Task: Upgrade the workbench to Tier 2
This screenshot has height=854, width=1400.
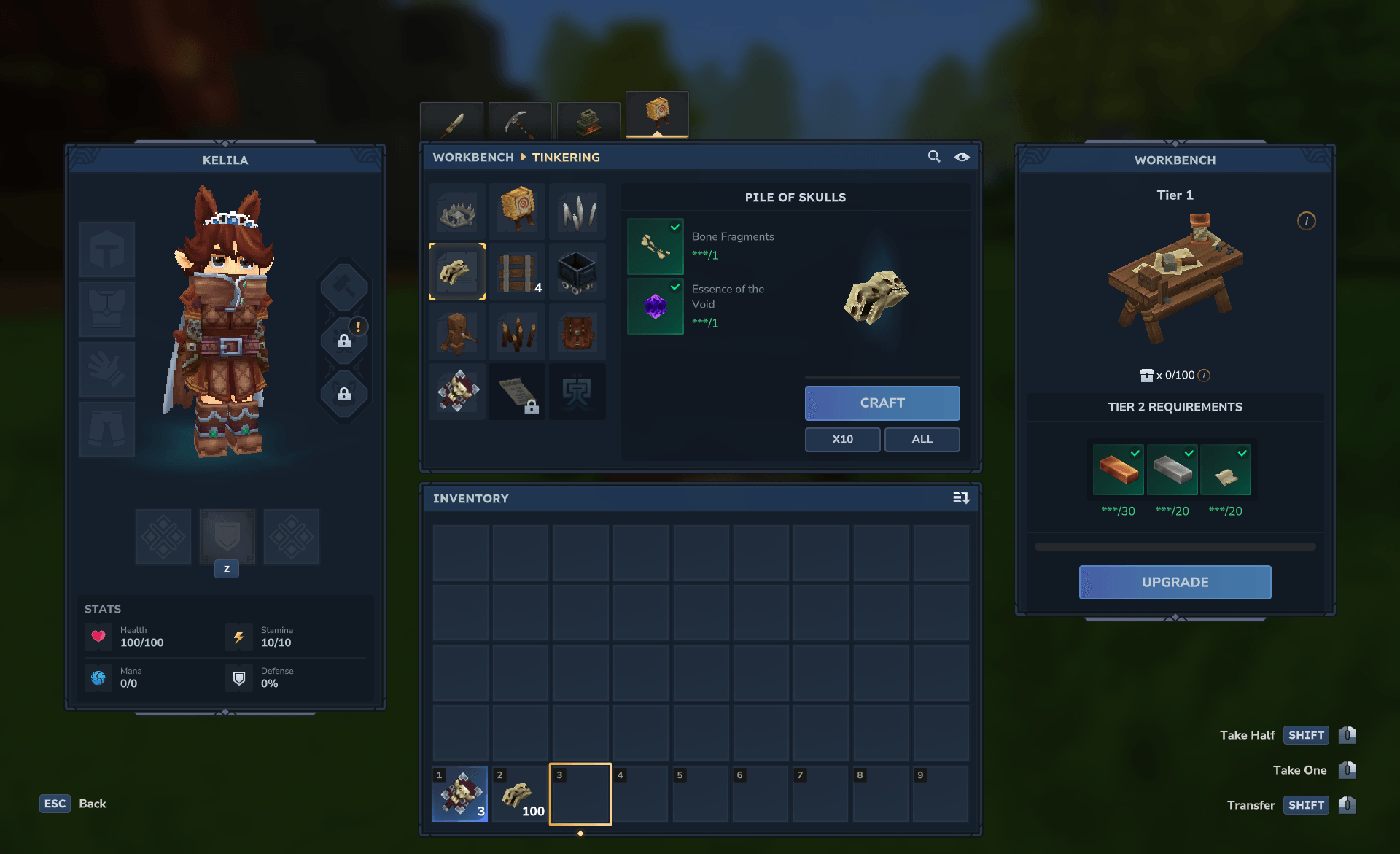Action: coord(1175,582)
